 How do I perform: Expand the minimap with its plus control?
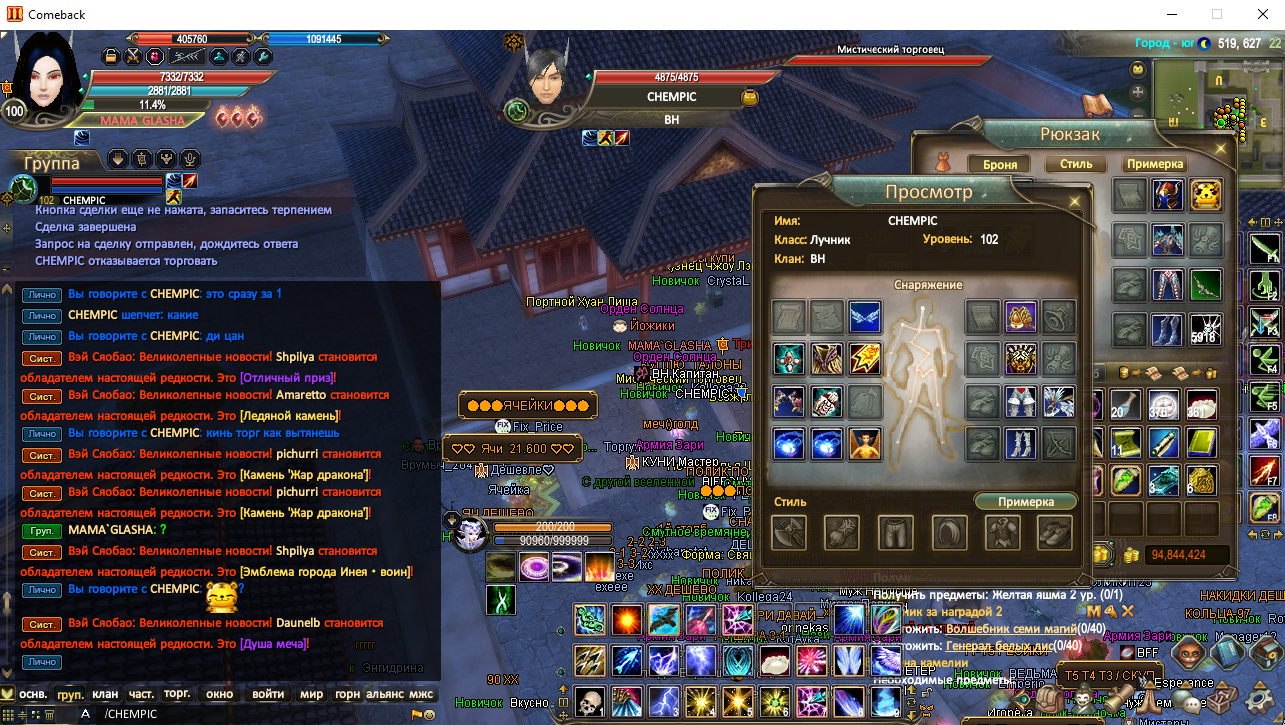click(x=1137, y=92)
